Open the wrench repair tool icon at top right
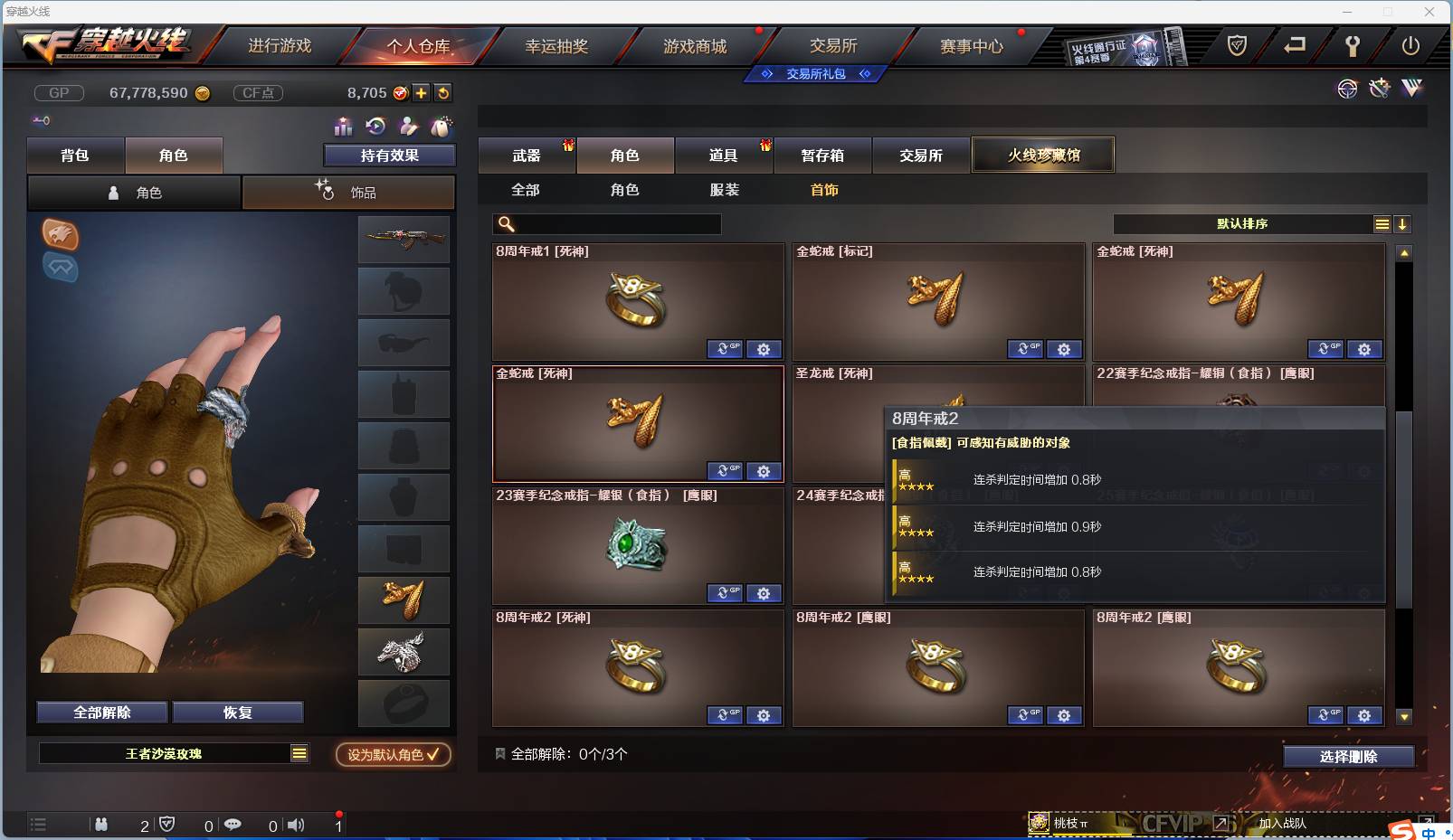Viewport: 1453px width, 840px height. pyautogui.click(x=1379, y=89)
